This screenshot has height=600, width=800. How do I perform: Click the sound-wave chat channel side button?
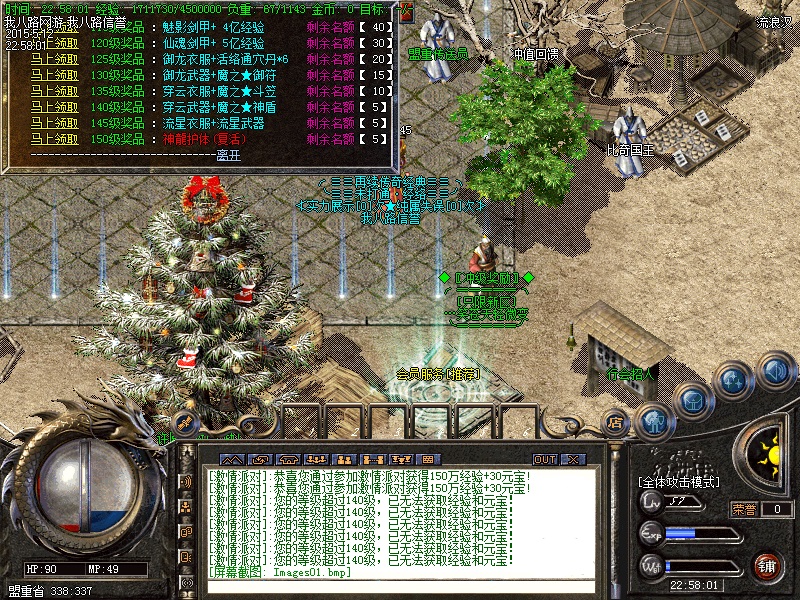click(x=185, y=481)
